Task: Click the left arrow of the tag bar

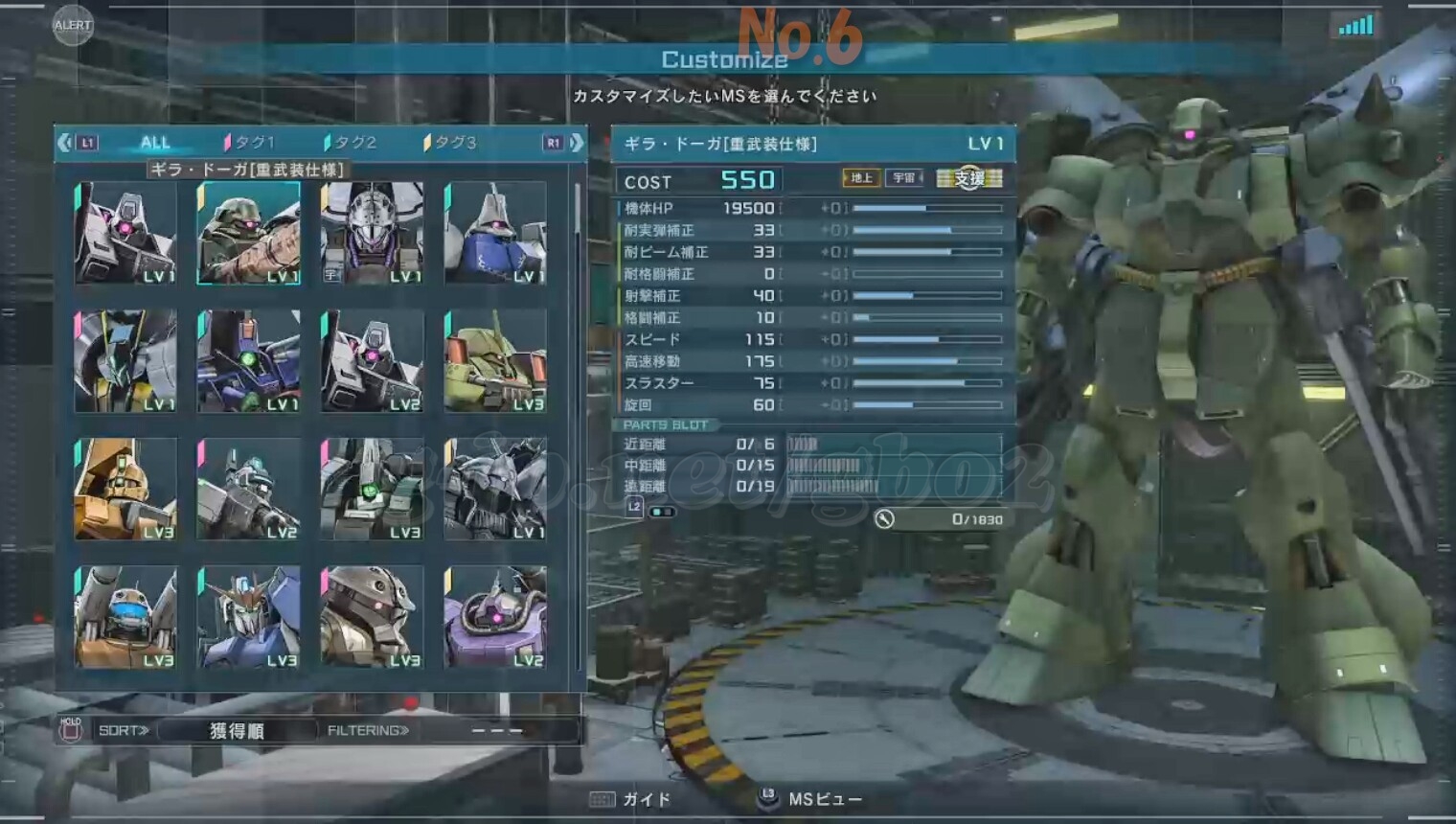Action: [64, 143]
